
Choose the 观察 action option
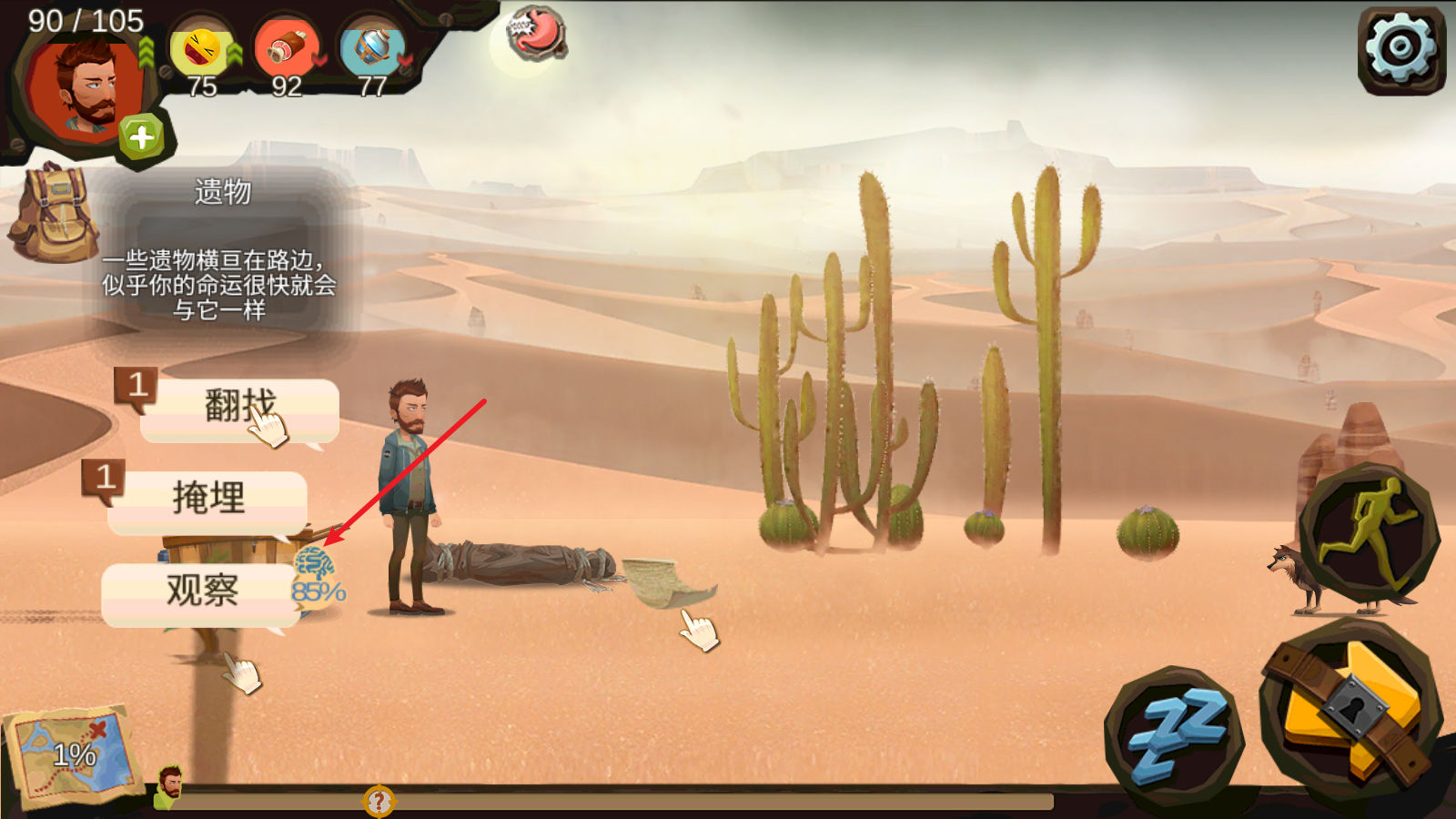pyautogui.click(x=201, y=593)
